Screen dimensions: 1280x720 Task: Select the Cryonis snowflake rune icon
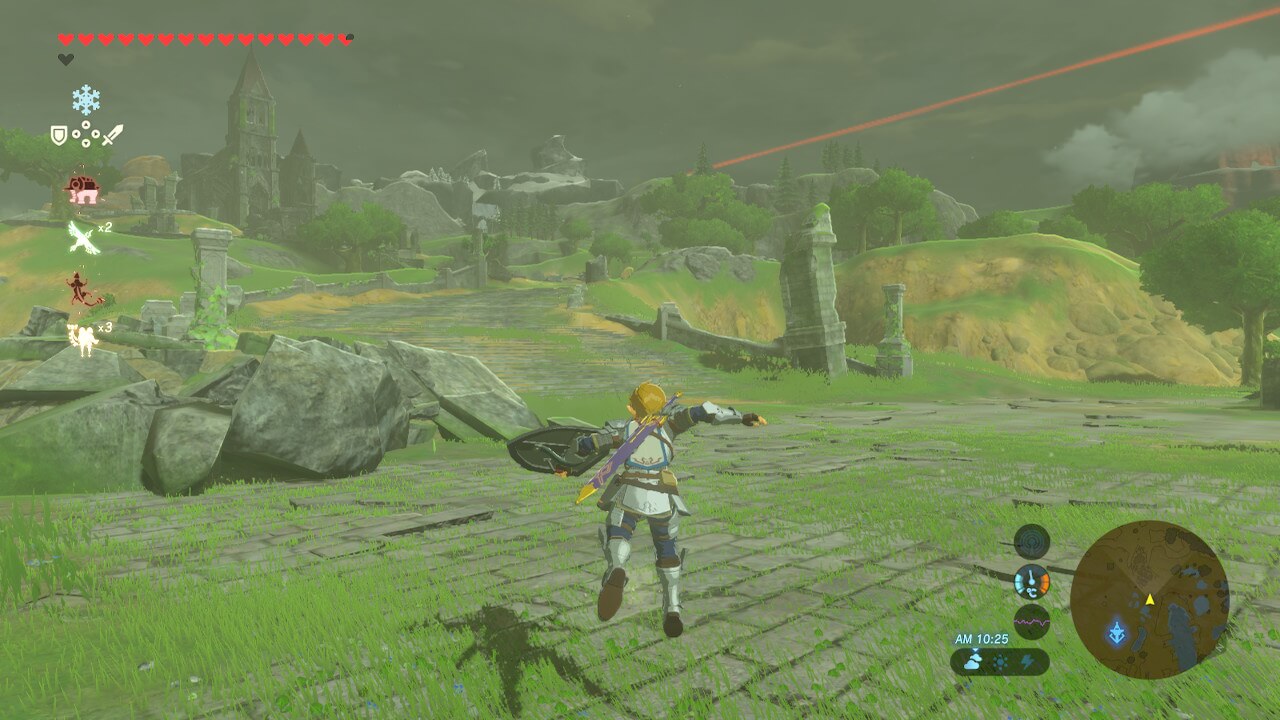(x=86, y=99)
